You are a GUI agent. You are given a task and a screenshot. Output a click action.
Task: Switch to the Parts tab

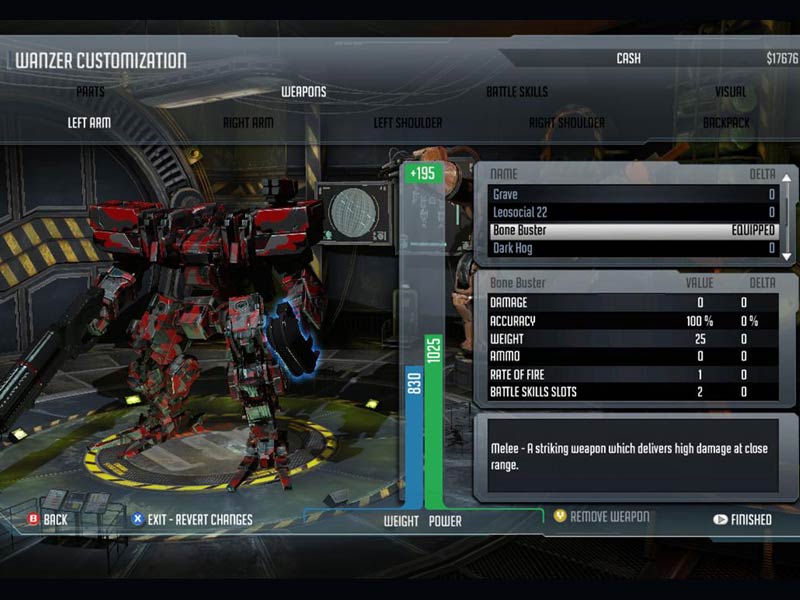click(x=90, y=92)
